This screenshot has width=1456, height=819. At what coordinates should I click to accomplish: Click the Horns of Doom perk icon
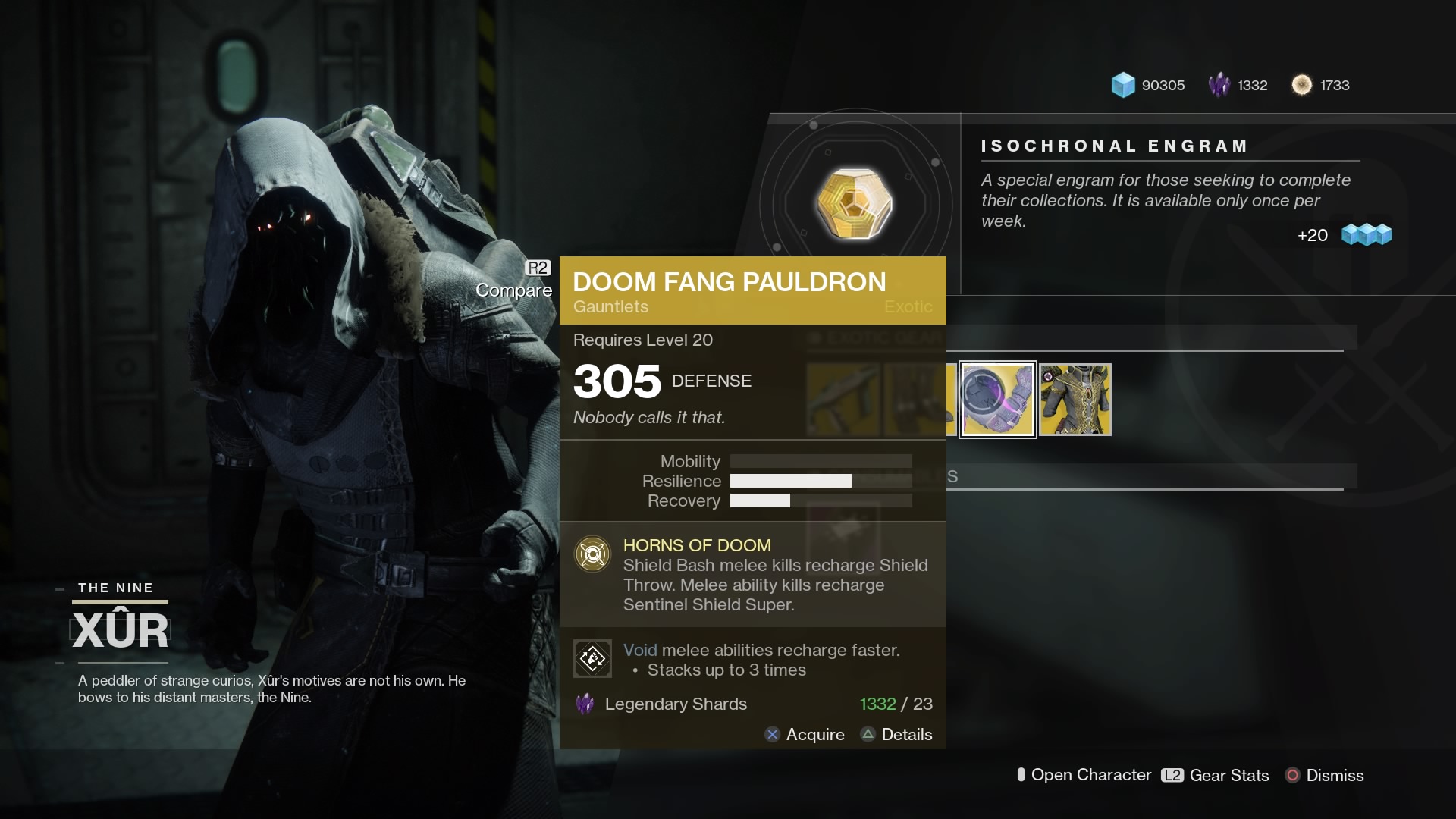click(x=593, y=554)
